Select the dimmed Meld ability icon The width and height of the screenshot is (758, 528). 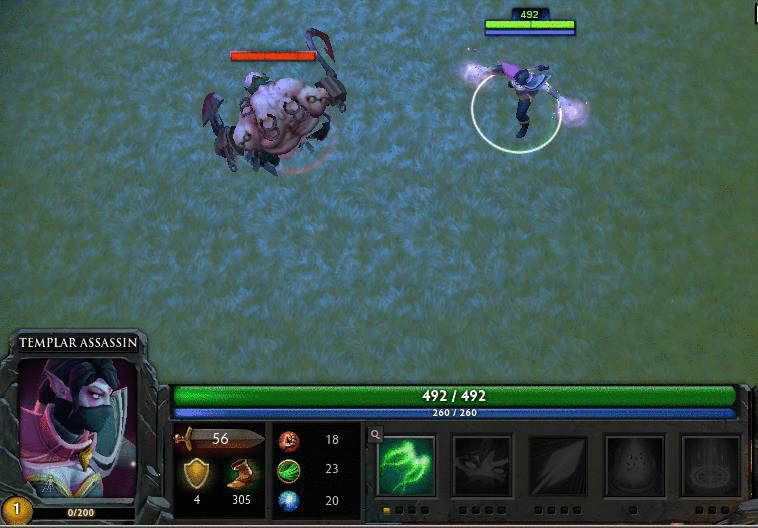(x=482, y=465)
